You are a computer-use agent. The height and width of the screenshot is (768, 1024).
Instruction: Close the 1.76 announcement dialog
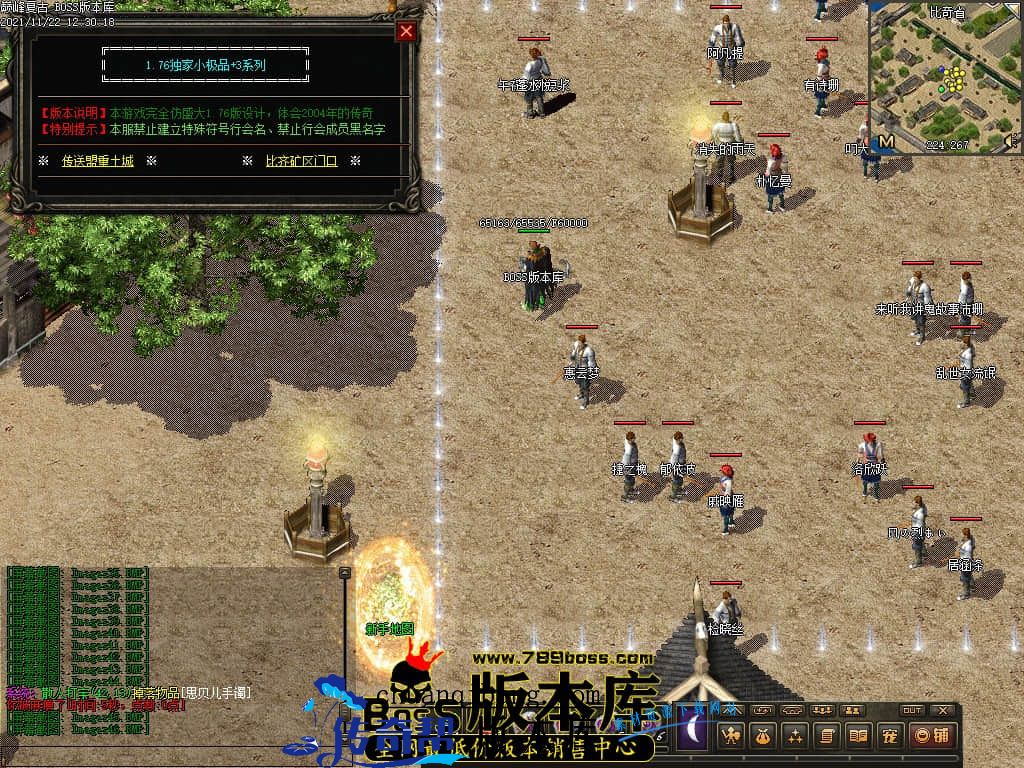click(406, 31)
